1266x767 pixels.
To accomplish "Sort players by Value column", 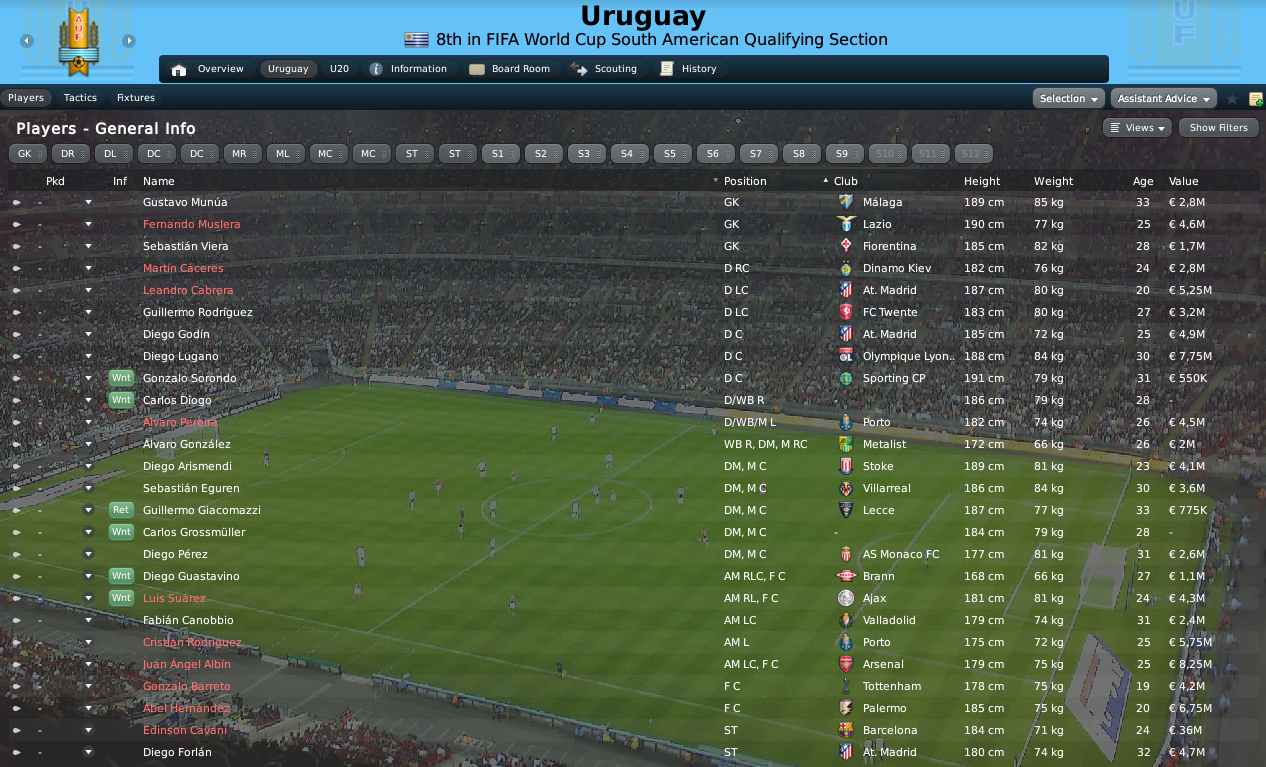I will pos(1183,181).
